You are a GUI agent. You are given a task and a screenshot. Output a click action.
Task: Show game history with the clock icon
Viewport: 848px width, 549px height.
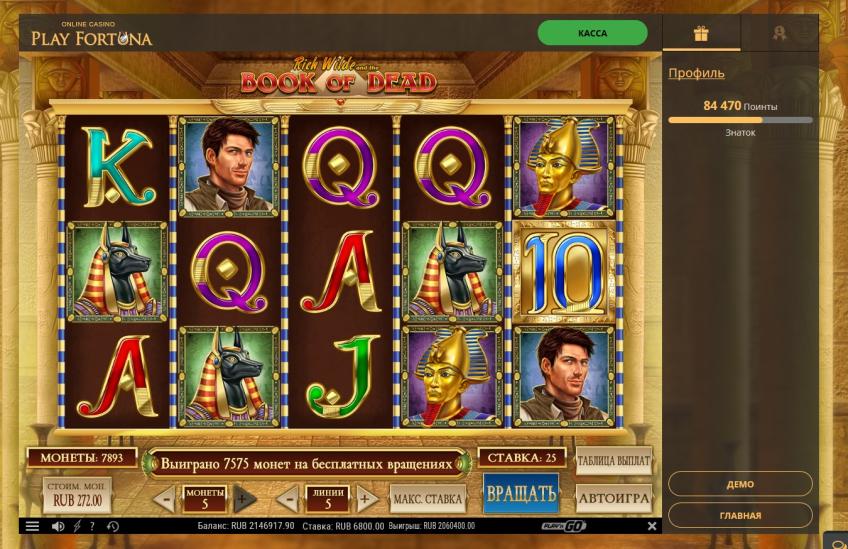pyautogui.click(x=113, y=526)
